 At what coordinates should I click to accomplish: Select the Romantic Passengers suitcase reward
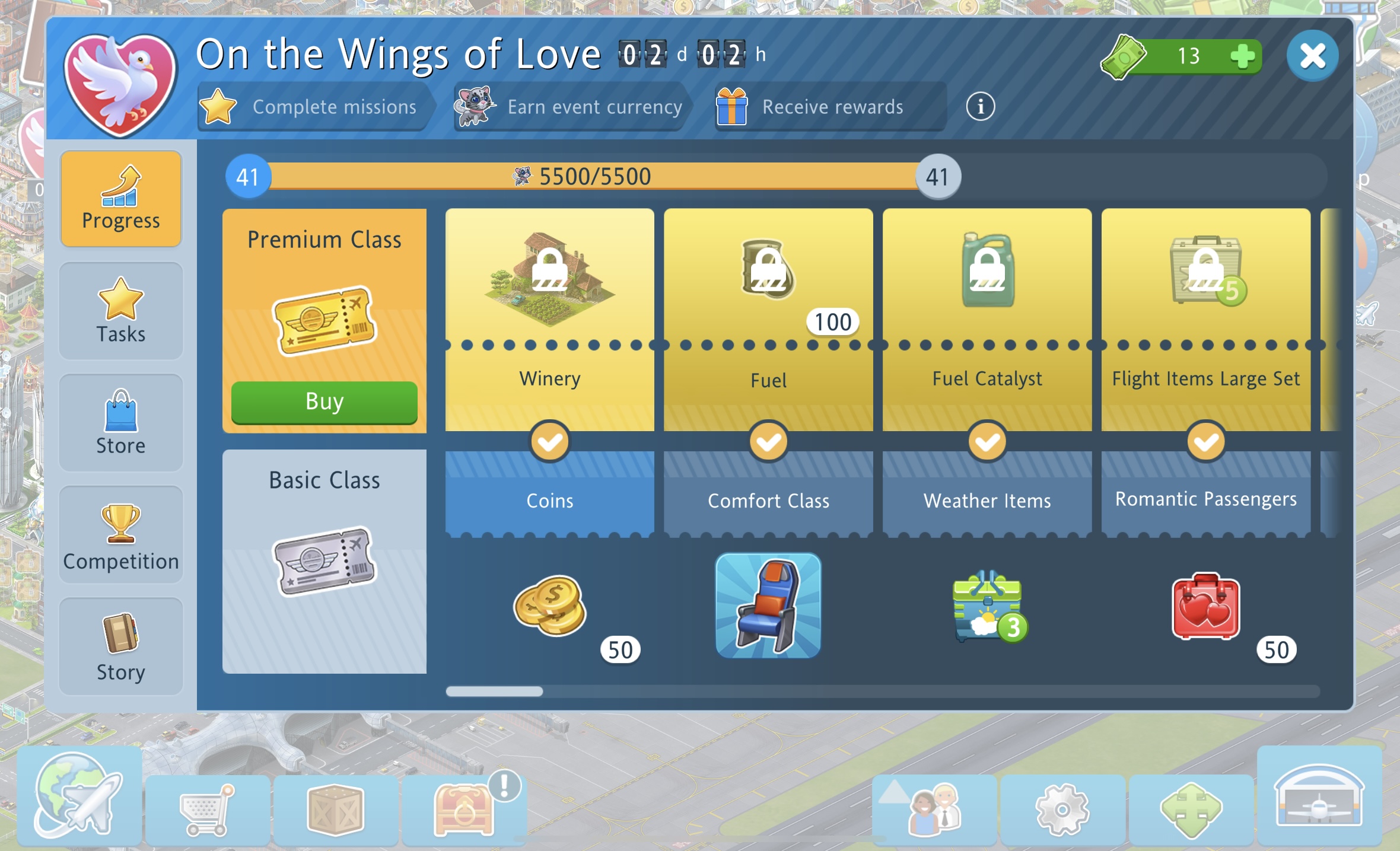click(x=1205, y=606)
